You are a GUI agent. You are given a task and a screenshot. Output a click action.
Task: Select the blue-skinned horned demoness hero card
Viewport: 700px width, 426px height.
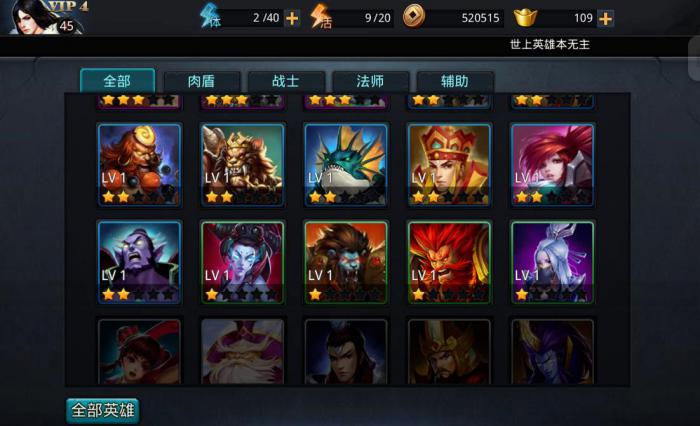pyautogui.click(x=243, y=261)
